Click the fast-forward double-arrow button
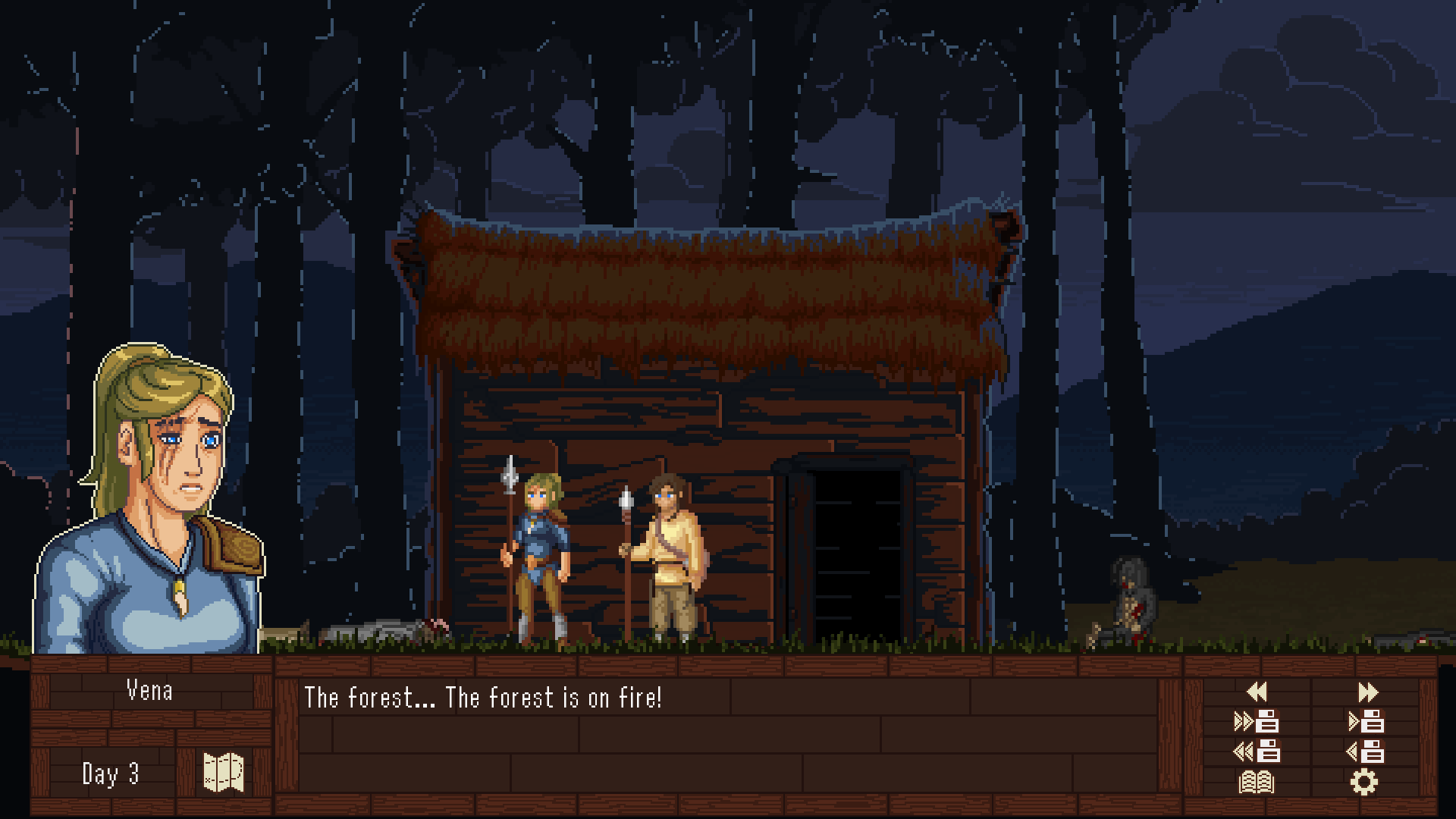 [1367, 692]
